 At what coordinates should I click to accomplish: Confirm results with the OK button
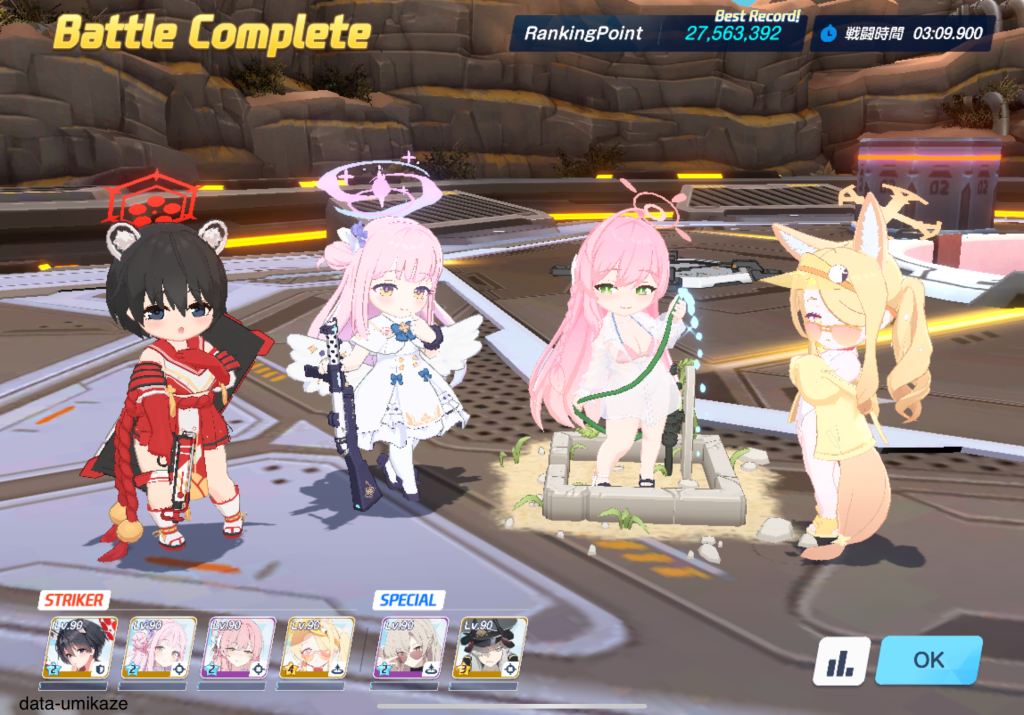(928, 660)
